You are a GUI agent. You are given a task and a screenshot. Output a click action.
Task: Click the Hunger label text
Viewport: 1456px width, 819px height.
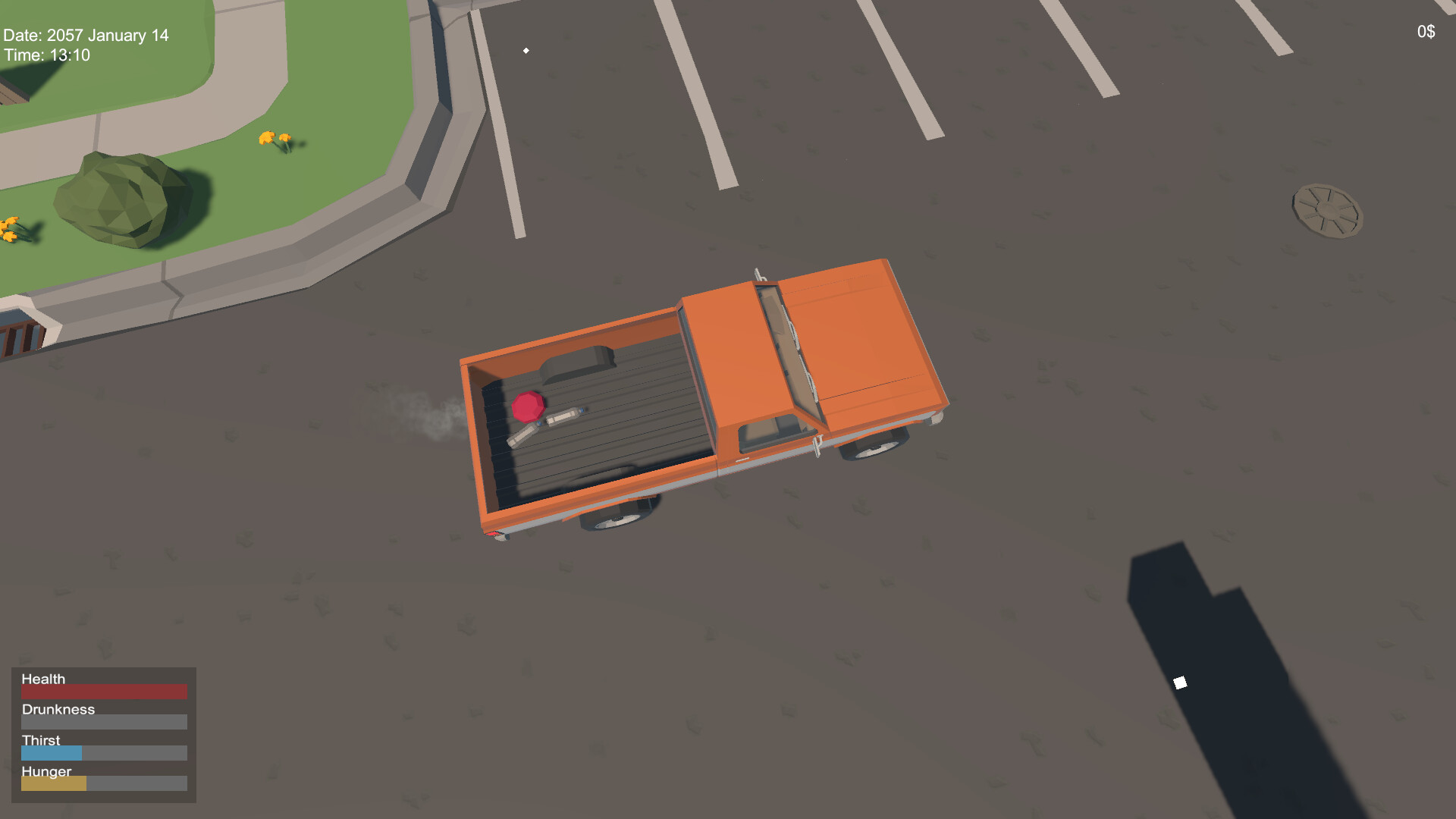46,771
